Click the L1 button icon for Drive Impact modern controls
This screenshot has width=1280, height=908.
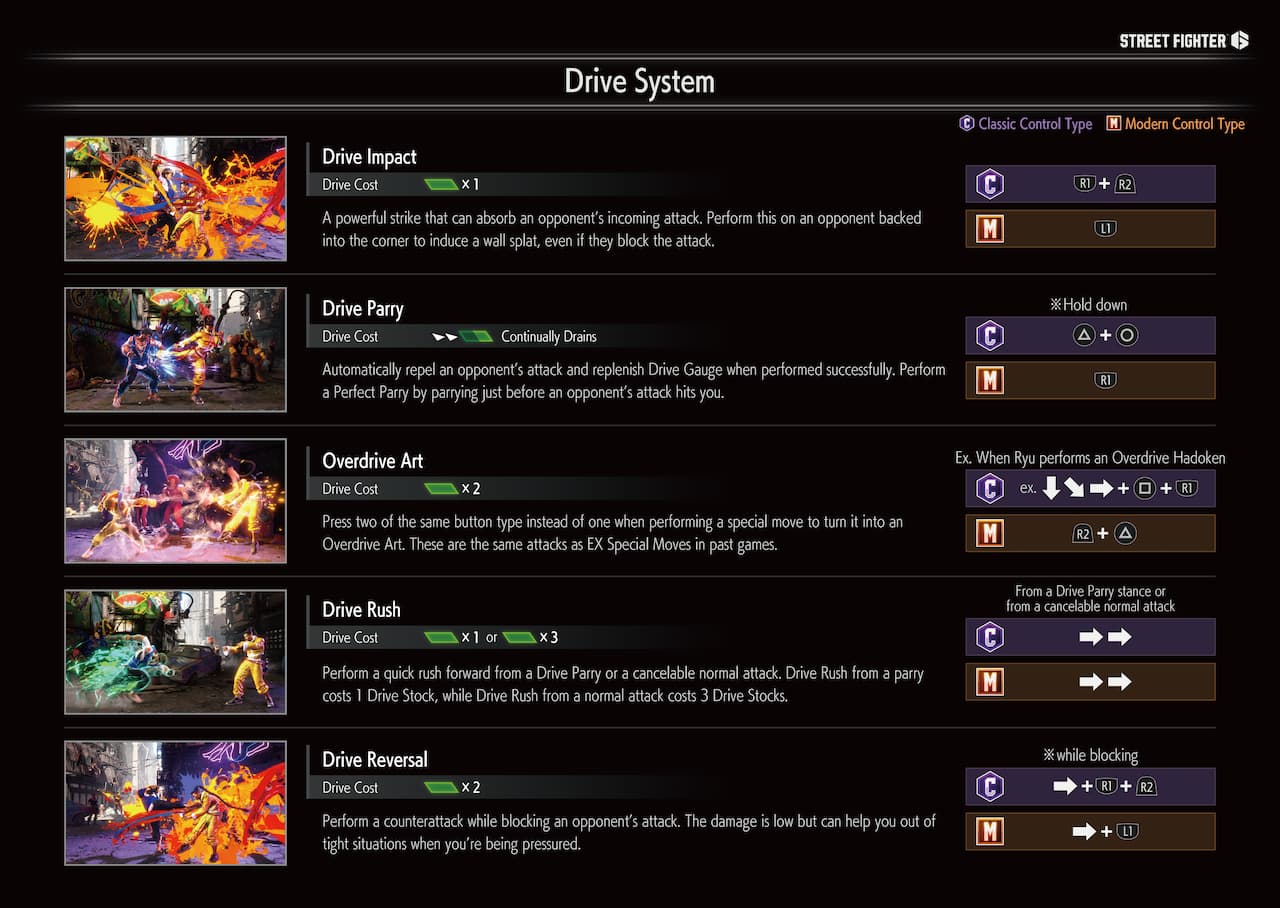[1105, 228]
